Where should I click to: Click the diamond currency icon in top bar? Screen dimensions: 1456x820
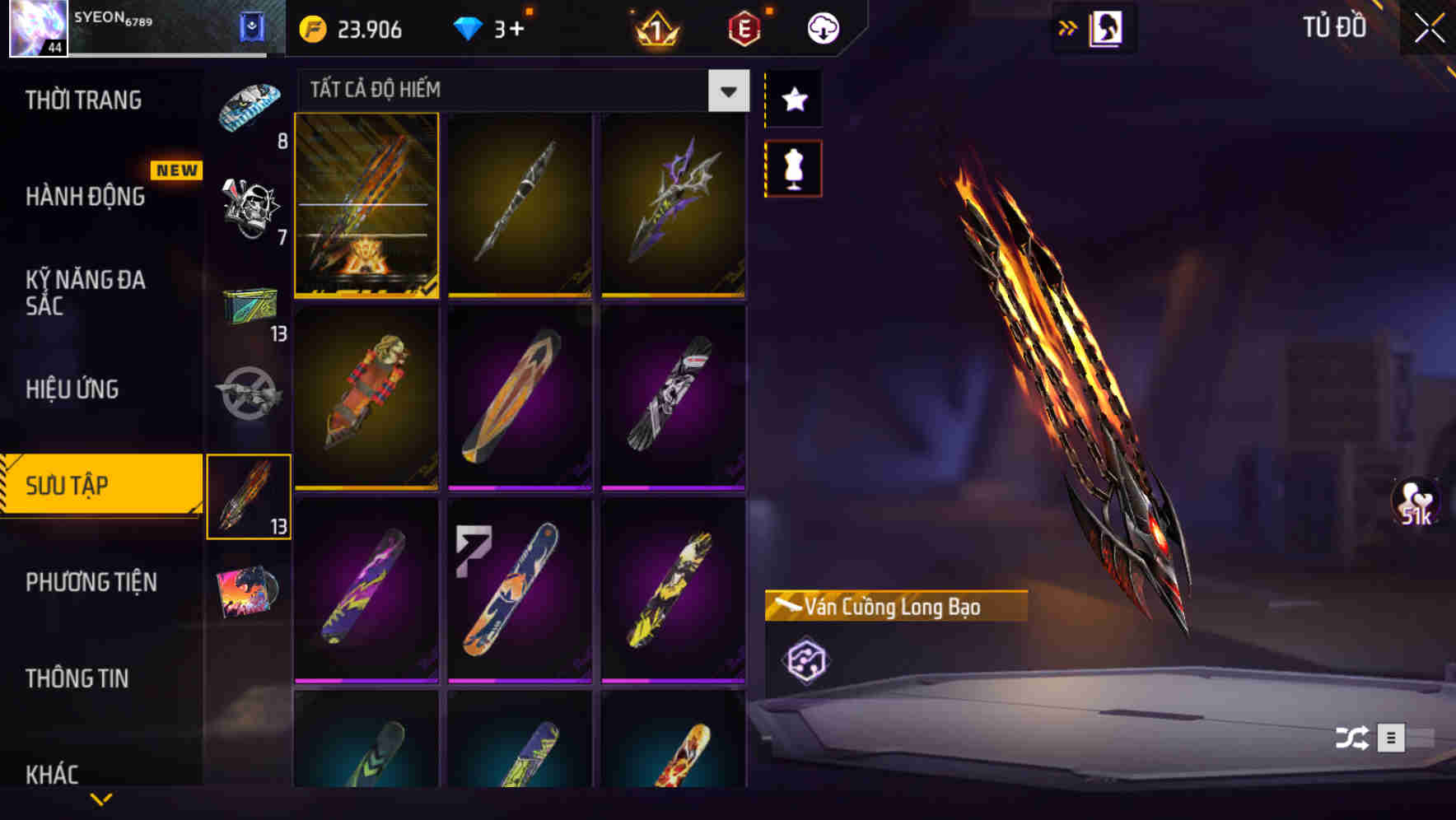click(469, 27)
